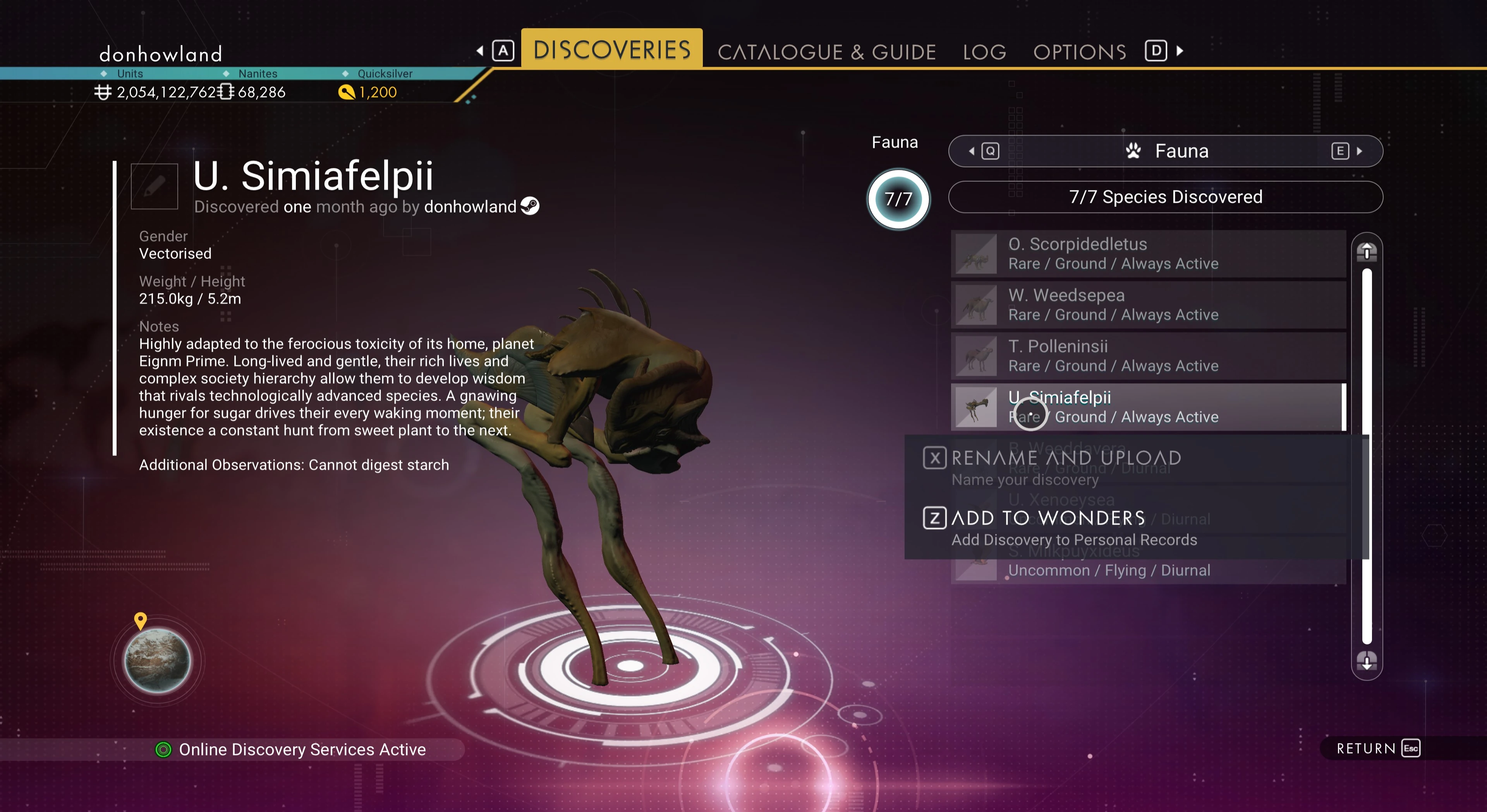The image size is (1487, 812).
Task: Click the bottom arrow of the list scrollbar
Action: (1366, 660)
